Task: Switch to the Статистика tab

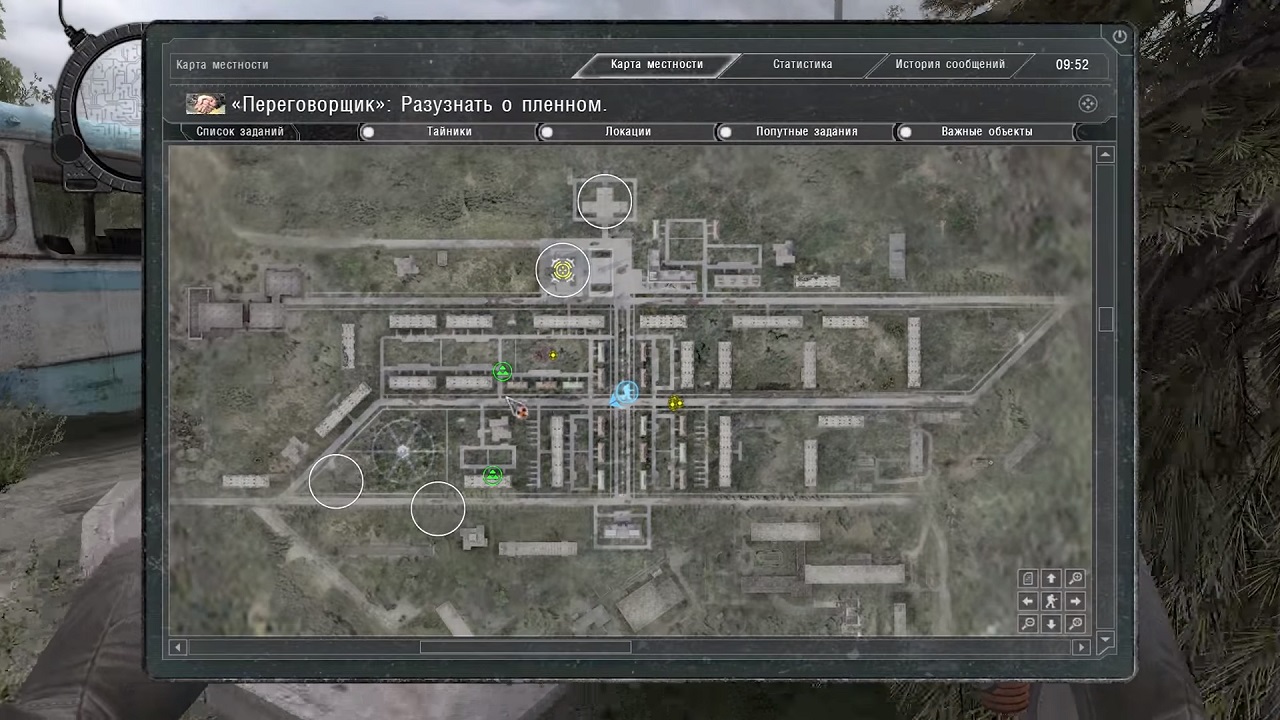Action: coord(802,65)
